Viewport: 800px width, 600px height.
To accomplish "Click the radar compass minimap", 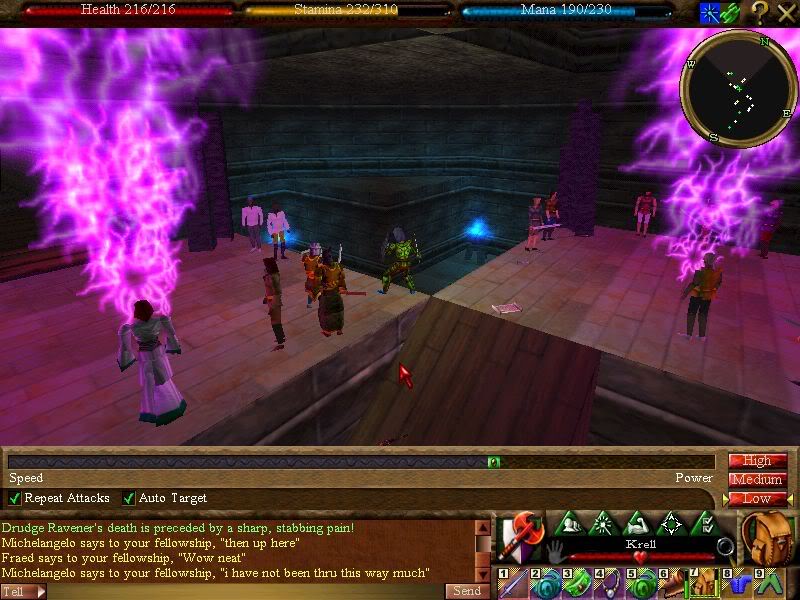I will pyautogui.click(x=739, y=87).
